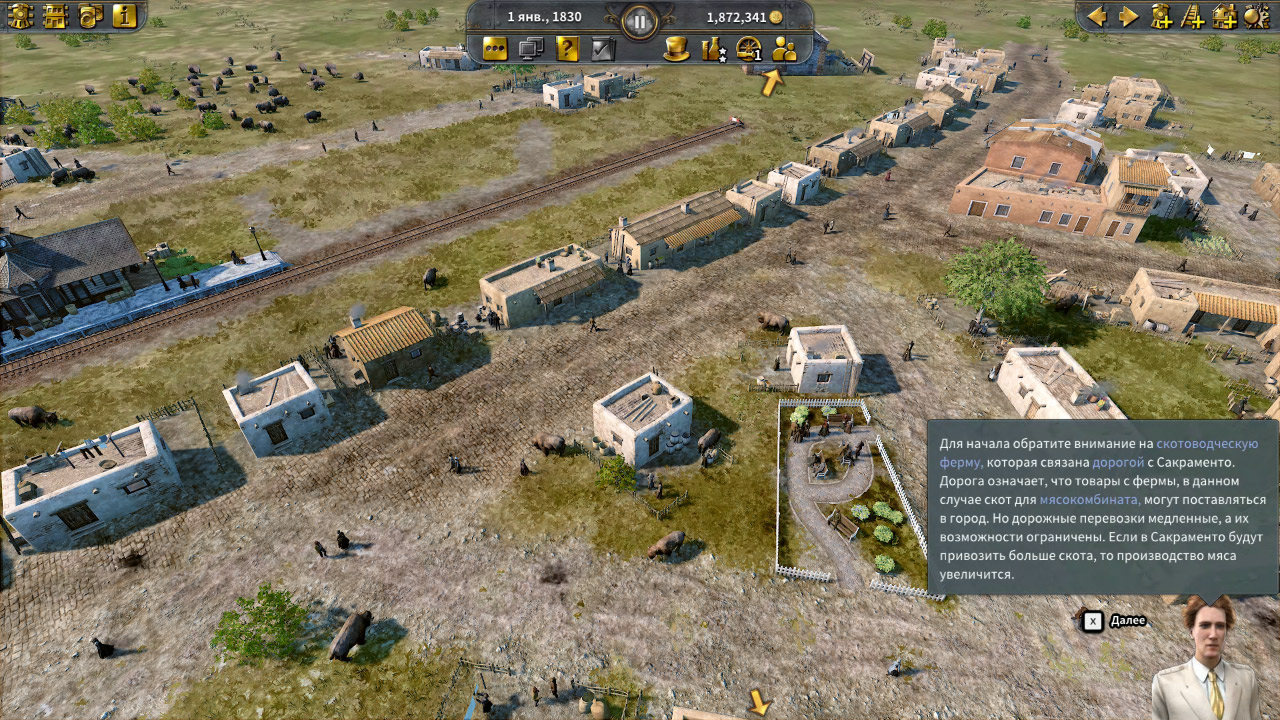The height and width of the screenshot is (720, 1280).
Task: Click the left navigation arrow
Action: [1097, 15]
